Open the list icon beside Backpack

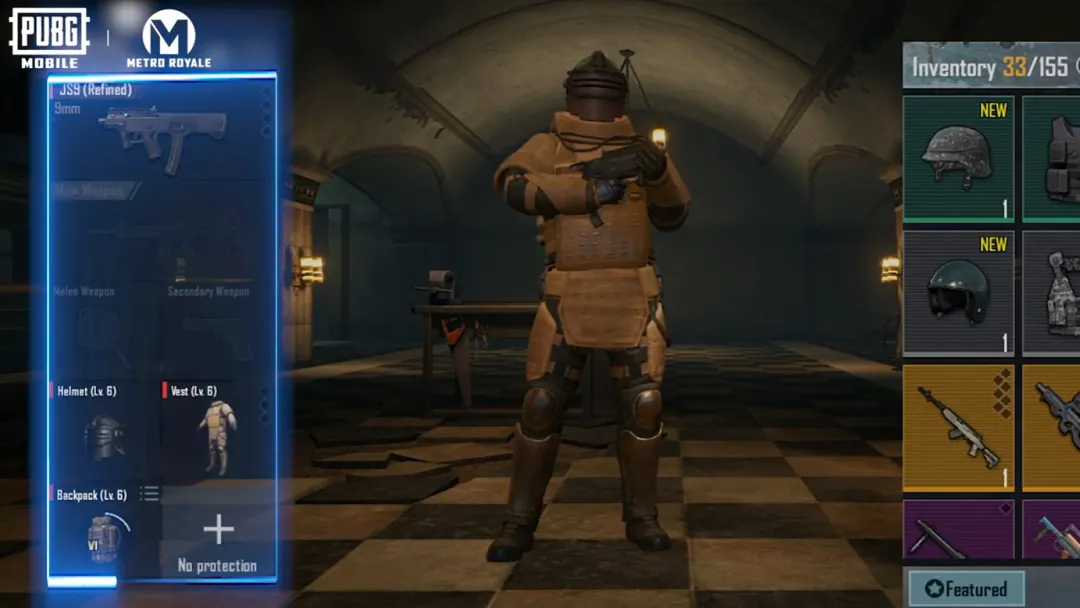tap(149, 493)
